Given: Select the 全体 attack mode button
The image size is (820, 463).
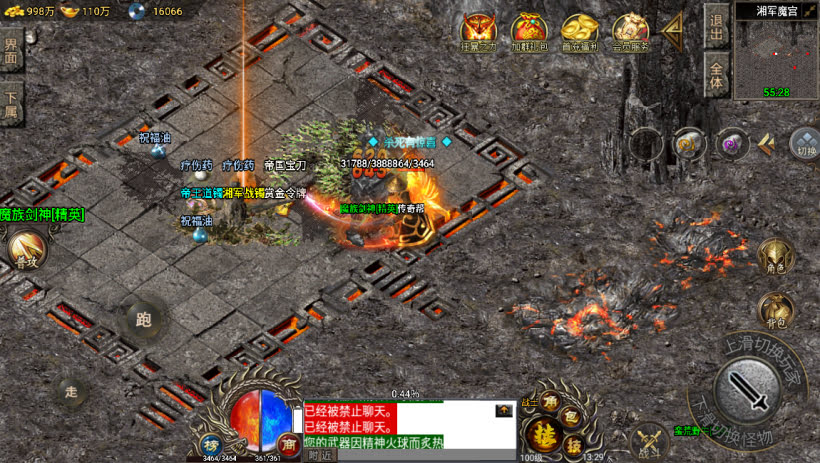Looking at the screenshot, I should (x=716, y=76).
